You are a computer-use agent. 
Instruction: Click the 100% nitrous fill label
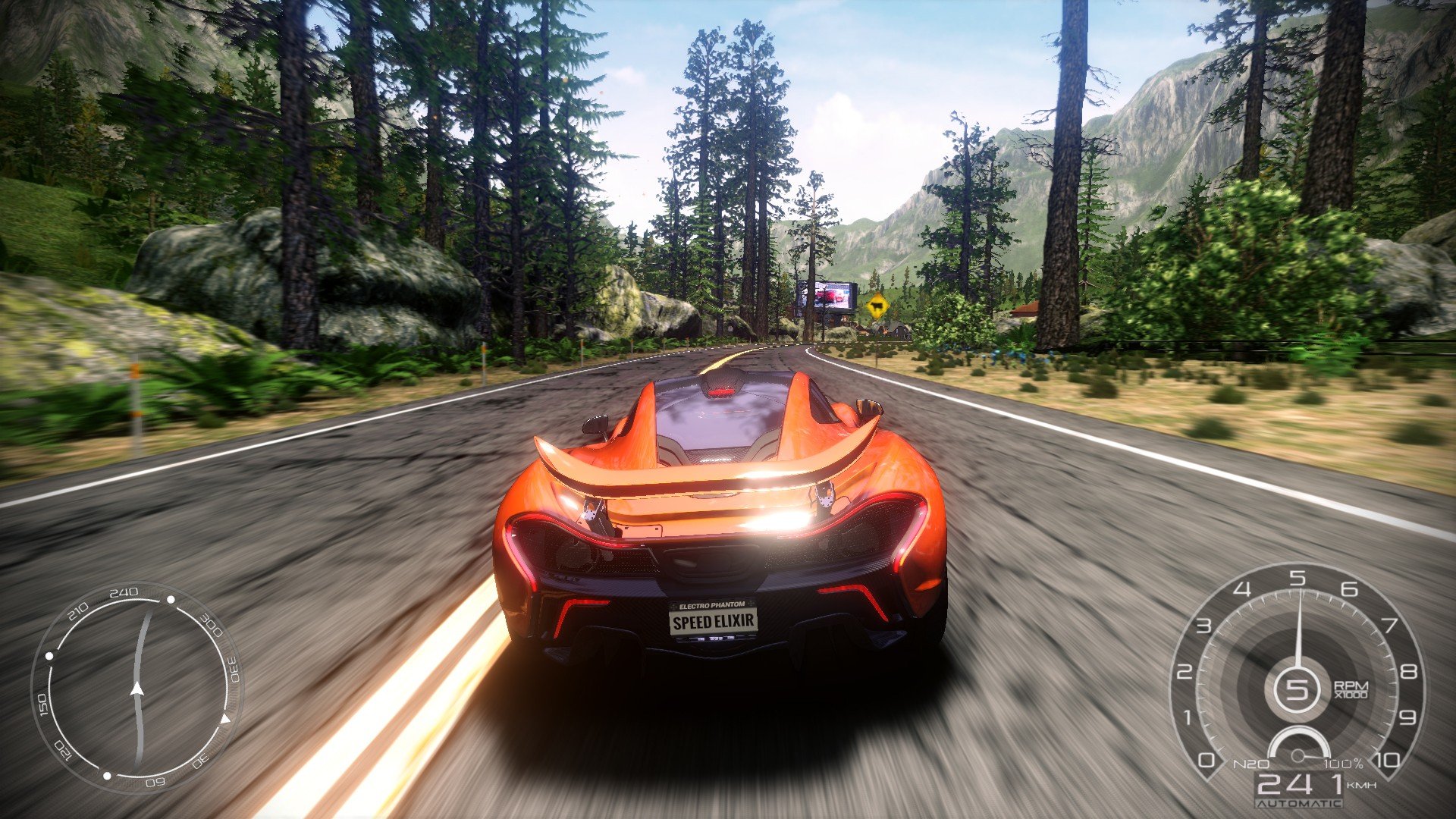(x=1343, y=764)
